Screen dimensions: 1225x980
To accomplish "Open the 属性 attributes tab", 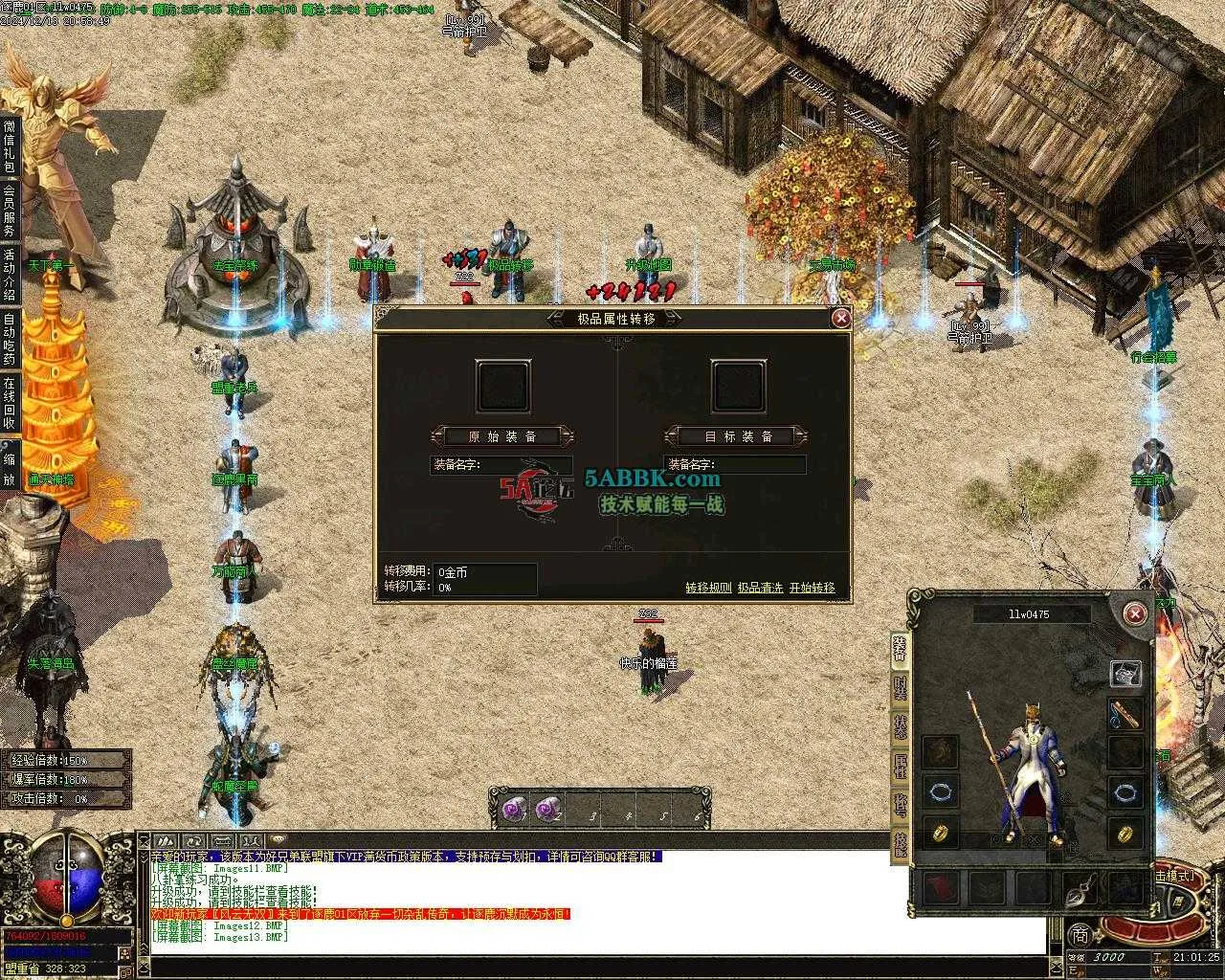I will 900,767.
